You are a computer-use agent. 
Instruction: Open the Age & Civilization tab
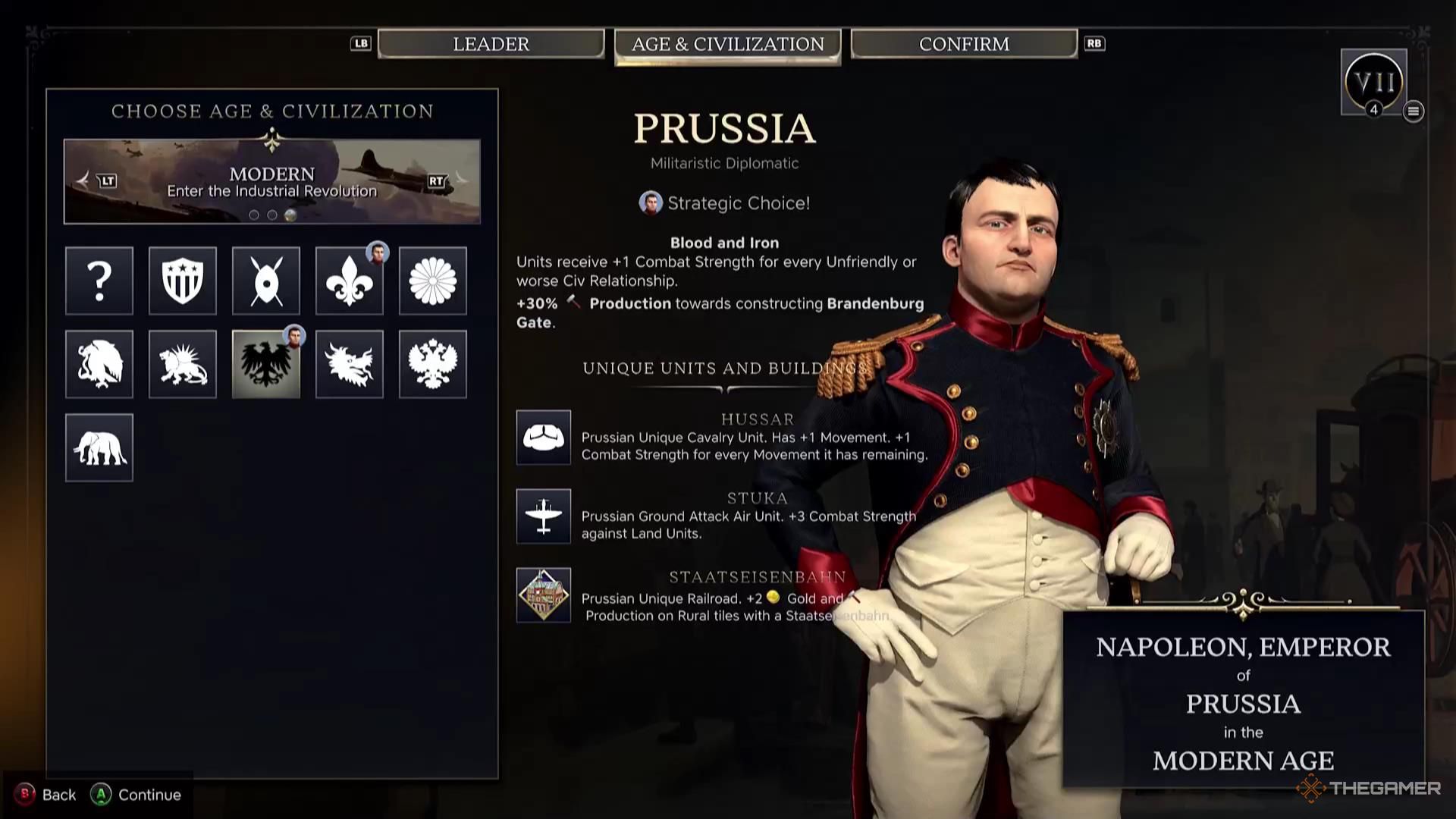click(x=727, y=45)
